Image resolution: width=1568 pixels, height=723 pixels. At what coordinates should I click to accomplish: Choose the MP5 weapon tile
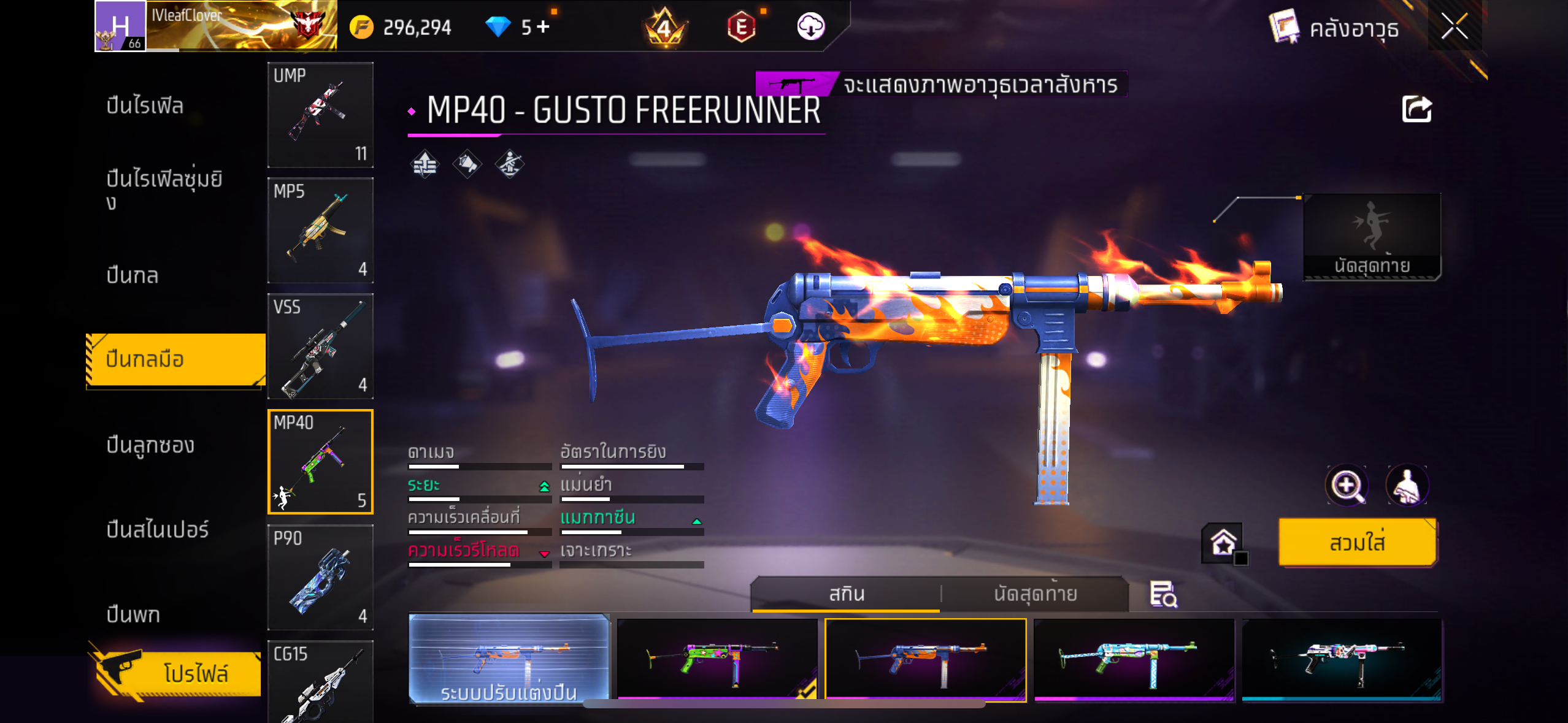pyautogui.click(x=320, y=231)
